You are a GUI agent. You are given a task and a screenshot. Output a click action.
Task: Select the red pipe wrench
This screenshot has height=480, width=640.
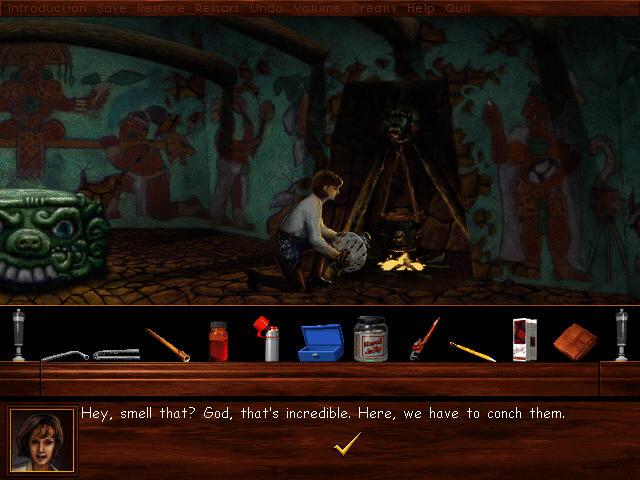coord(424,340)
